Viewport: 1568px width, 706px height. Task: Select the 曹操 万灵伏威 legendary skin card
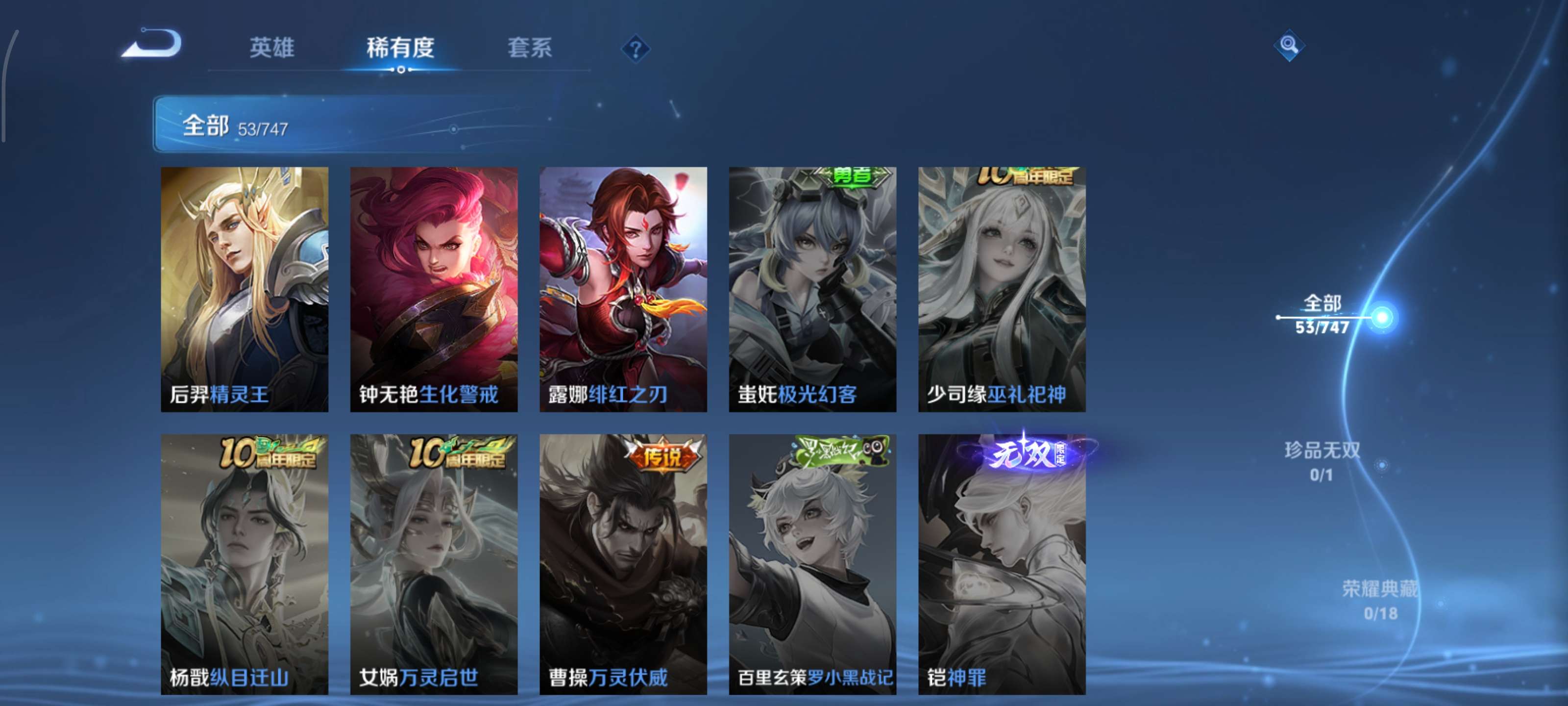(x=623, y=563)
